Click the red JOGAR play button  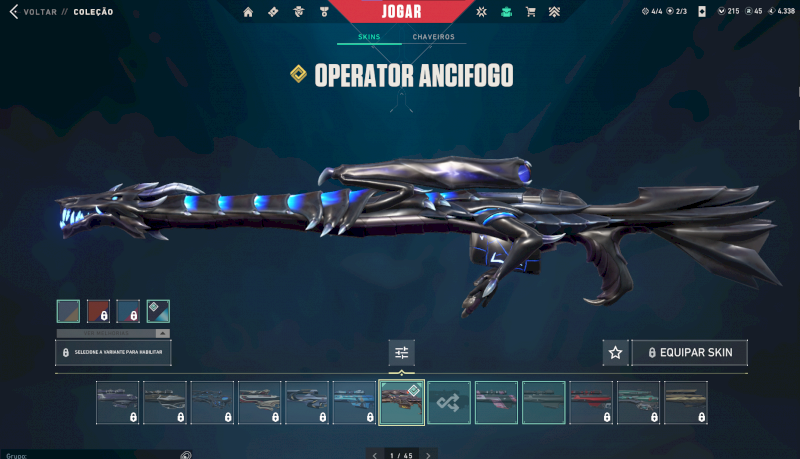click(401, 13)
